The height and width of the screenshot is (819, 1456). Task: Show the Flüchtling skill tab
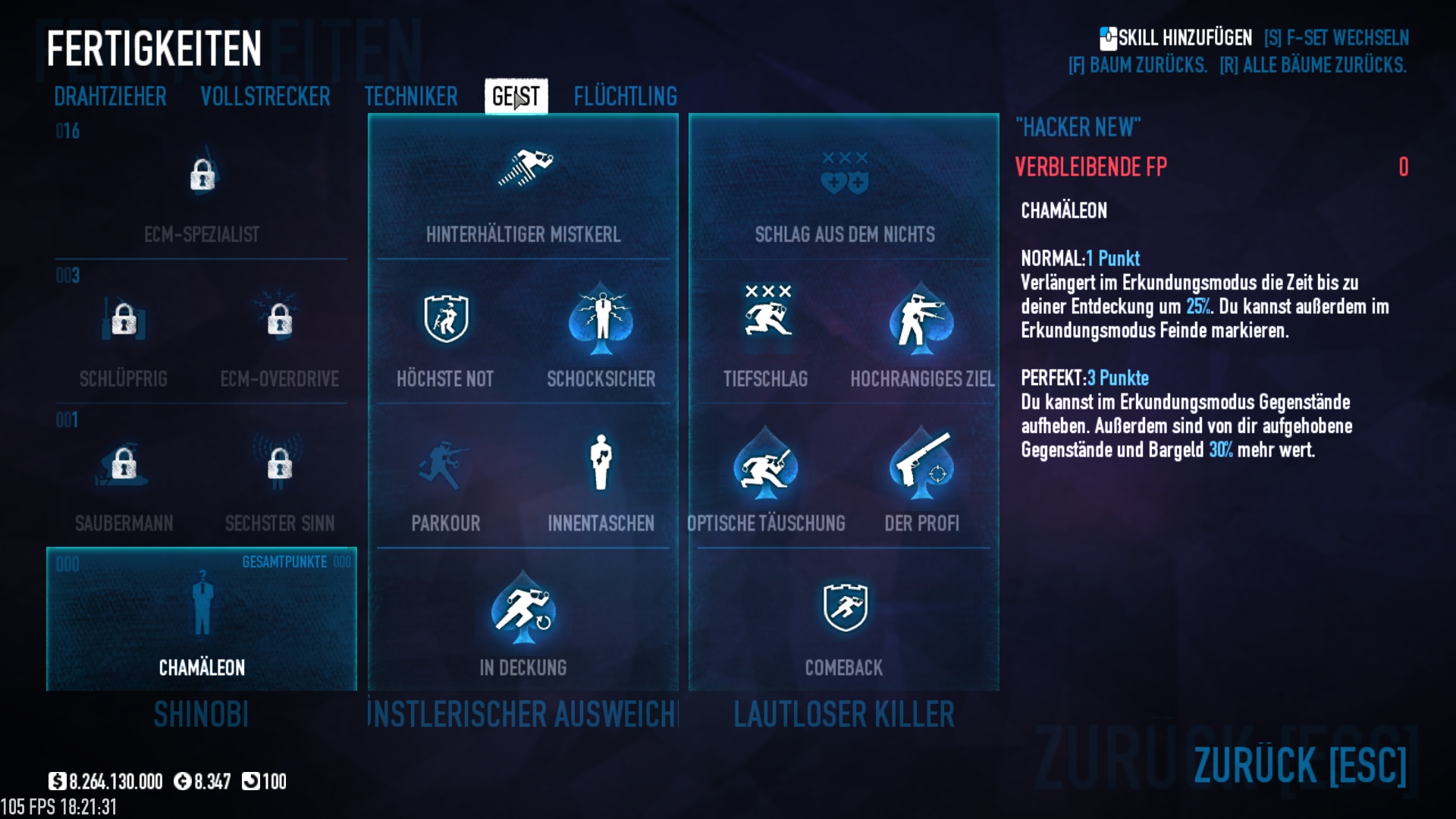pyautogui.click(x=625, y=97)
